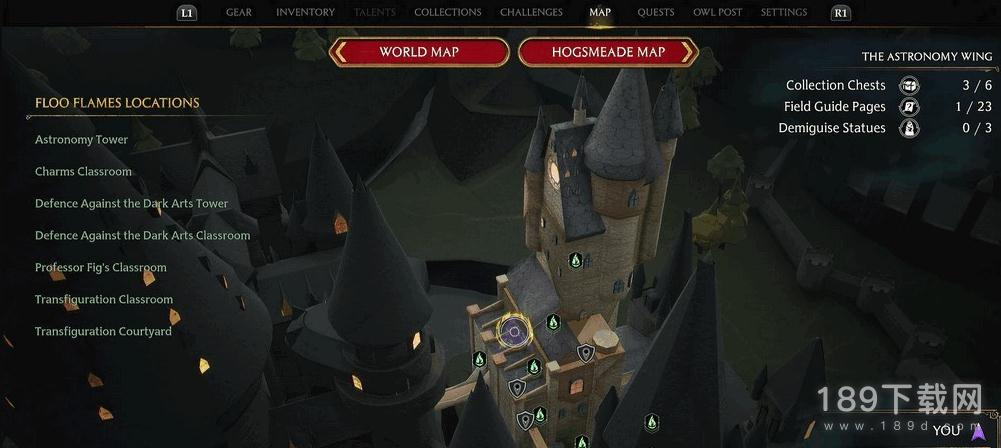
Task: Select the Map tab
Action: click(x=600, y=13)
